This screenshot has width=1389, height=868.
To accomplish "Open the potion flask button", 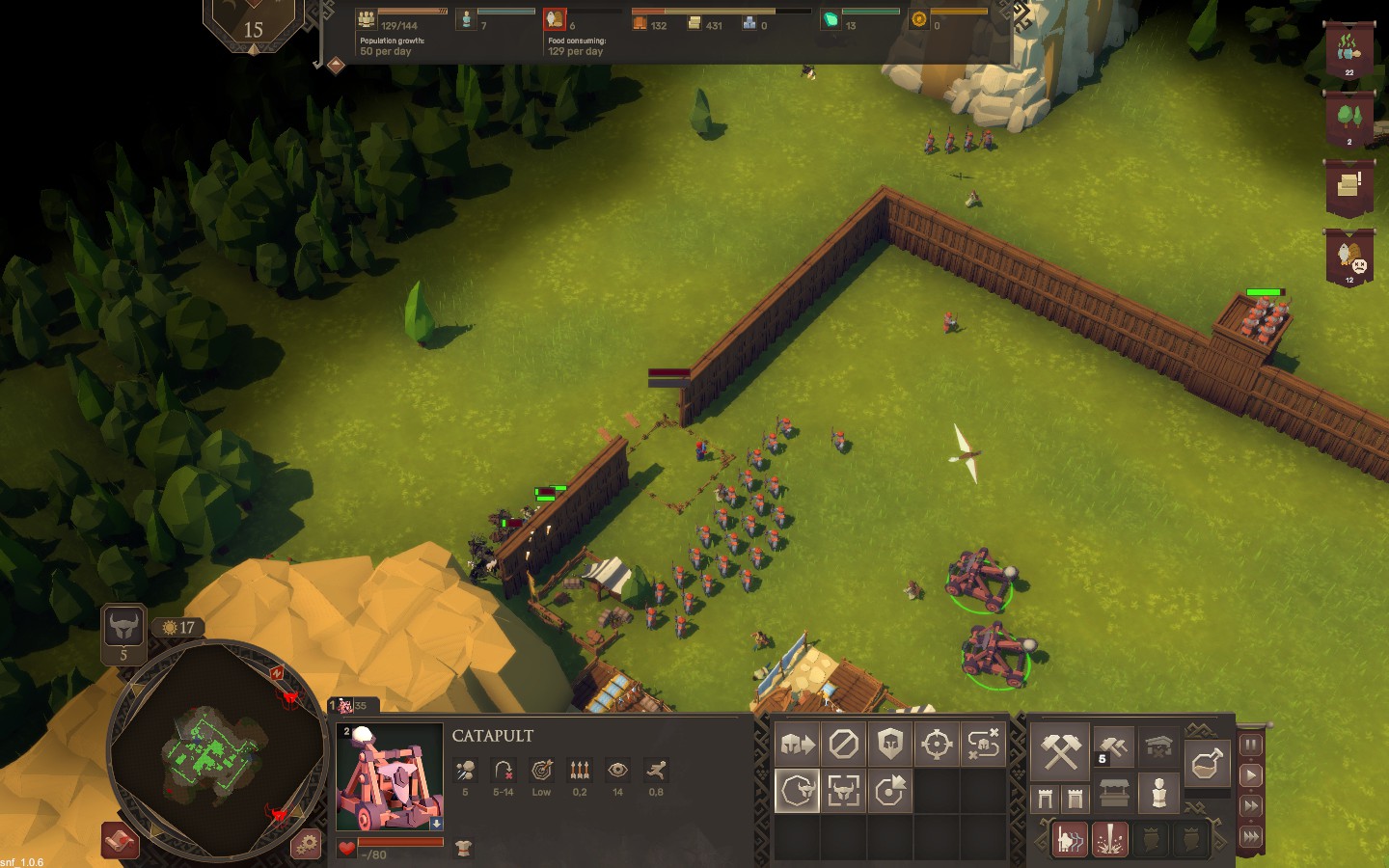I will [1207, 765].
